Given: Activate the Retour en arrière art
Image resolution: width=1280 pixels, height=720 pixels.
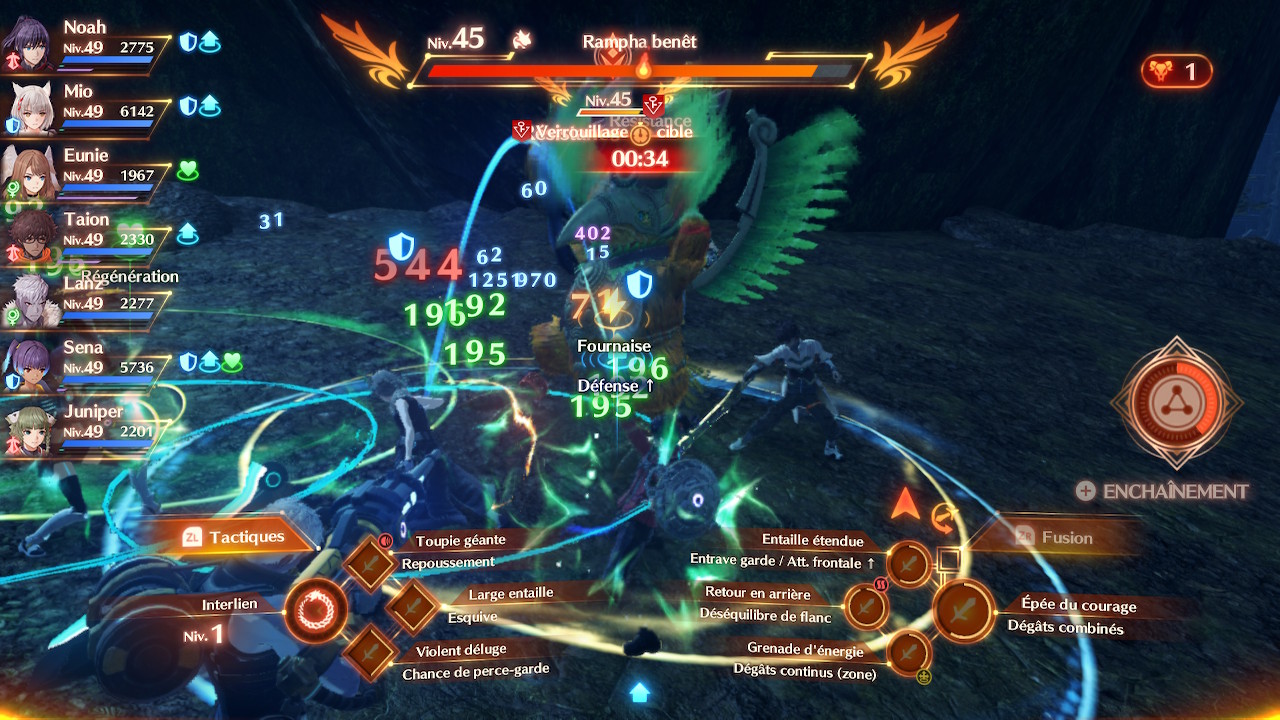Looking at the screenshot, I should [x=866, y=606].
